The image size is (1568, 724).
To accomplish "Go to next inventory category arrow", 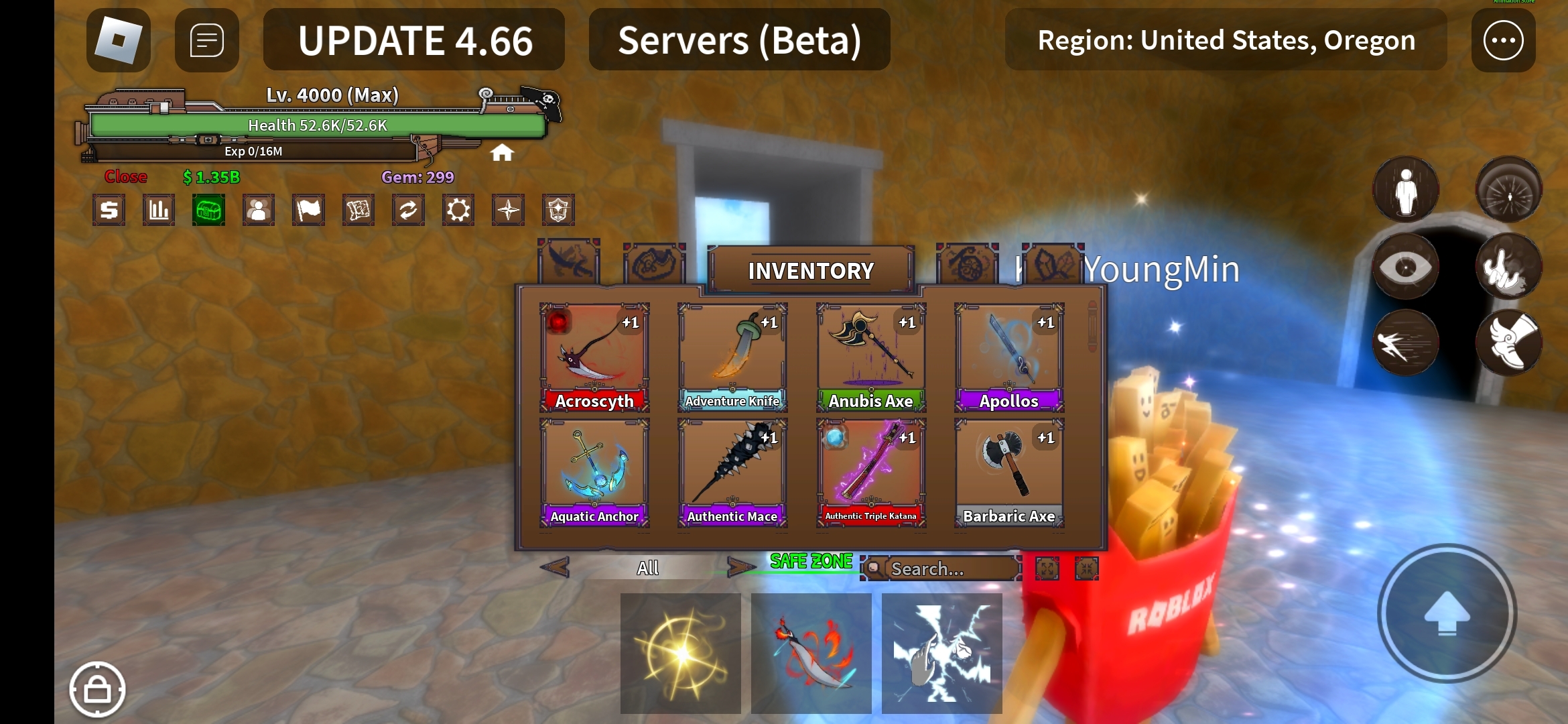I will (x=740, y=568).
